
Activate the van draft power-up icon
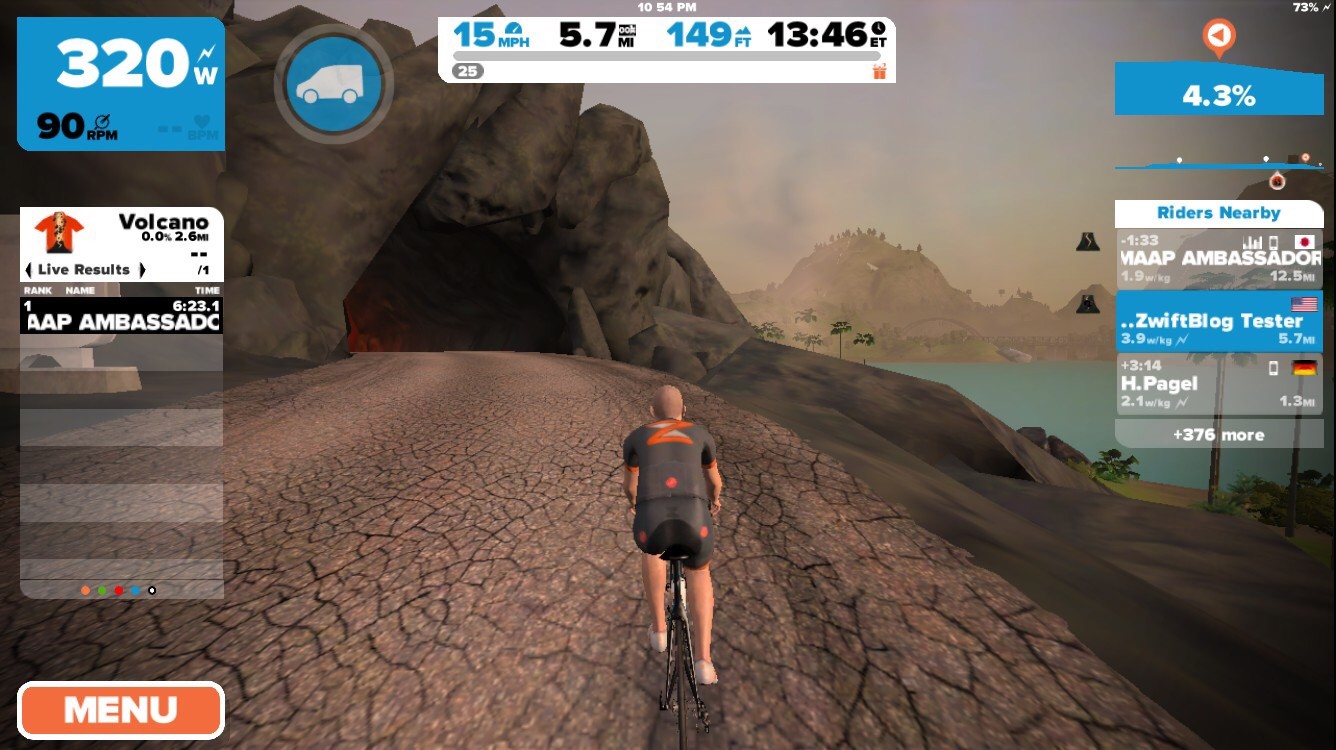click(x=334, y=83)
